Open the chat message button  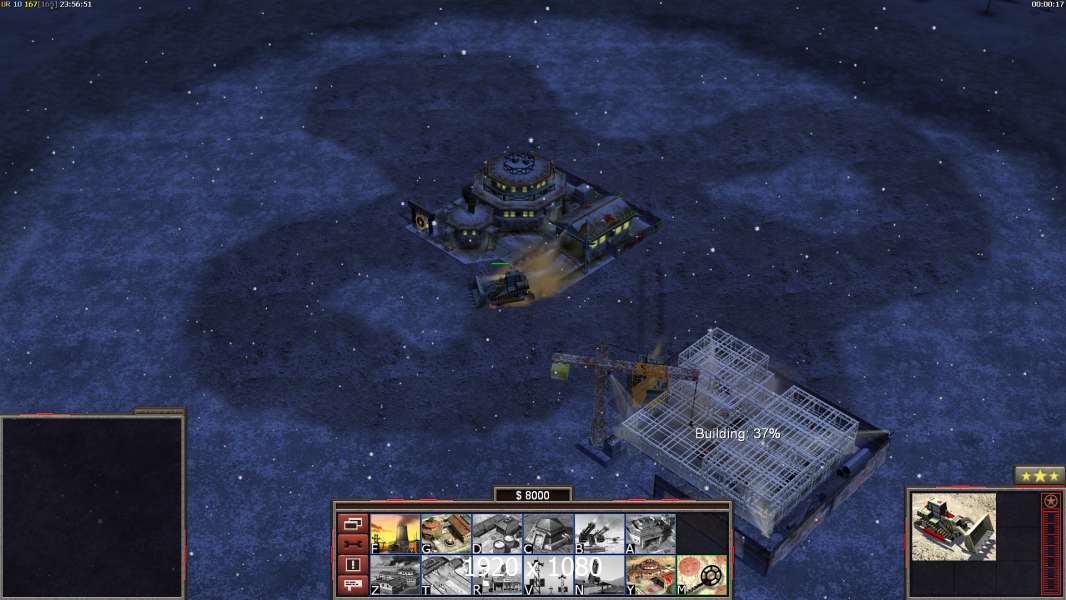(x=351, y=586)
